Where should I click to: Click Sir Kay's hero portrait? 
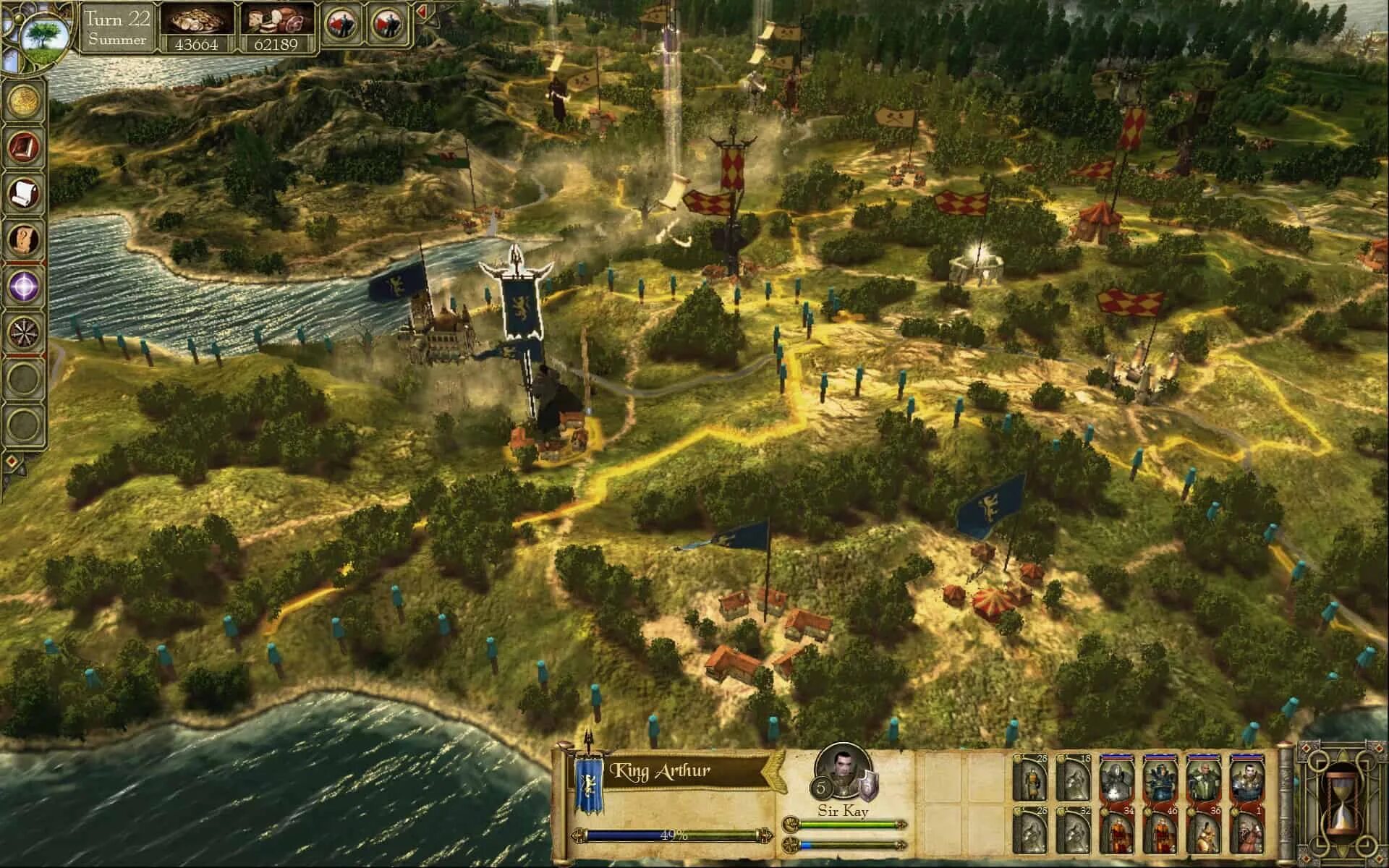841,769
